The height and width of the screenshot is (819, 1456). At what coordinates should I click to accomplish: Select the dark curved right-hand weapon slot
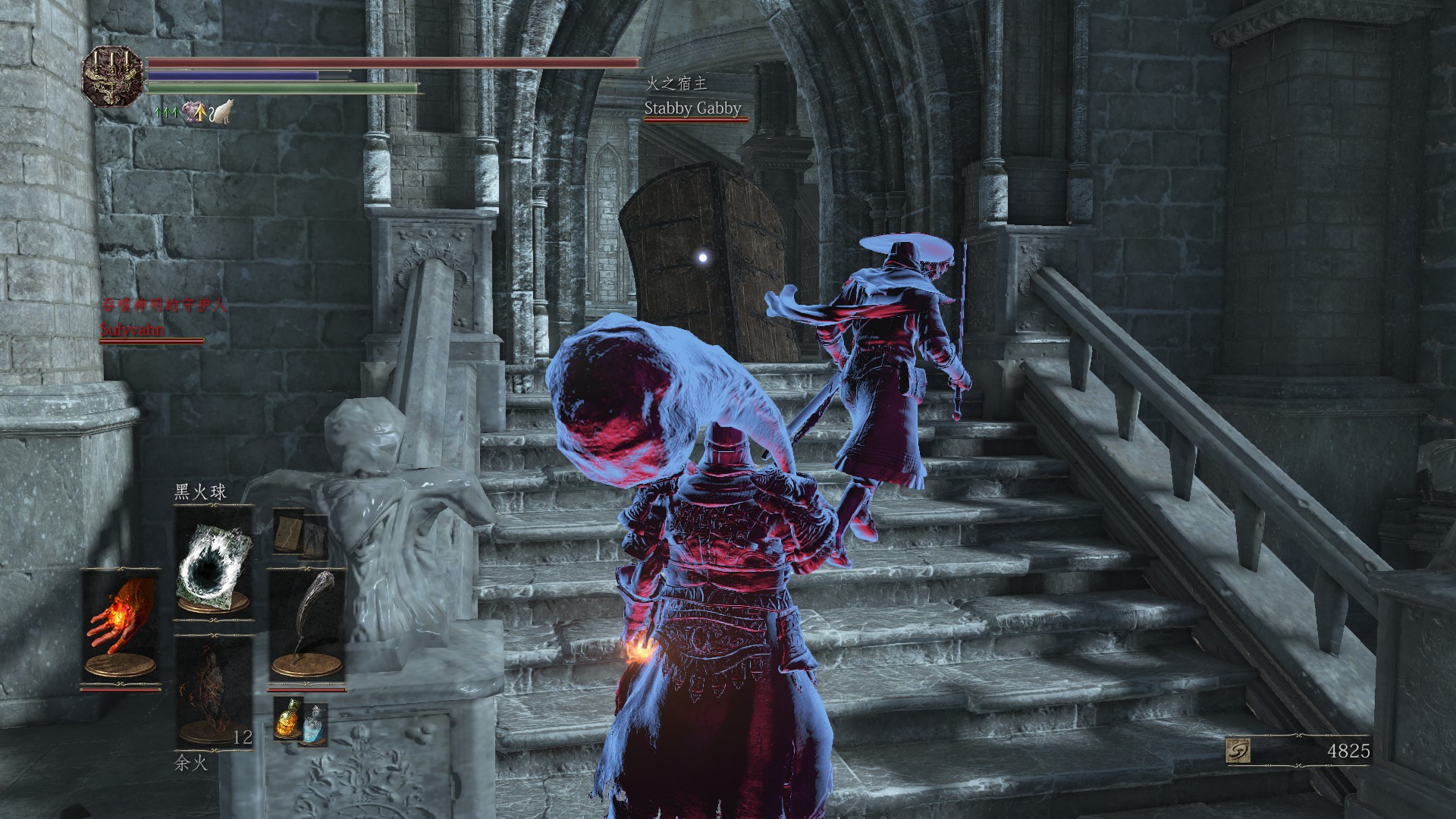306,626
